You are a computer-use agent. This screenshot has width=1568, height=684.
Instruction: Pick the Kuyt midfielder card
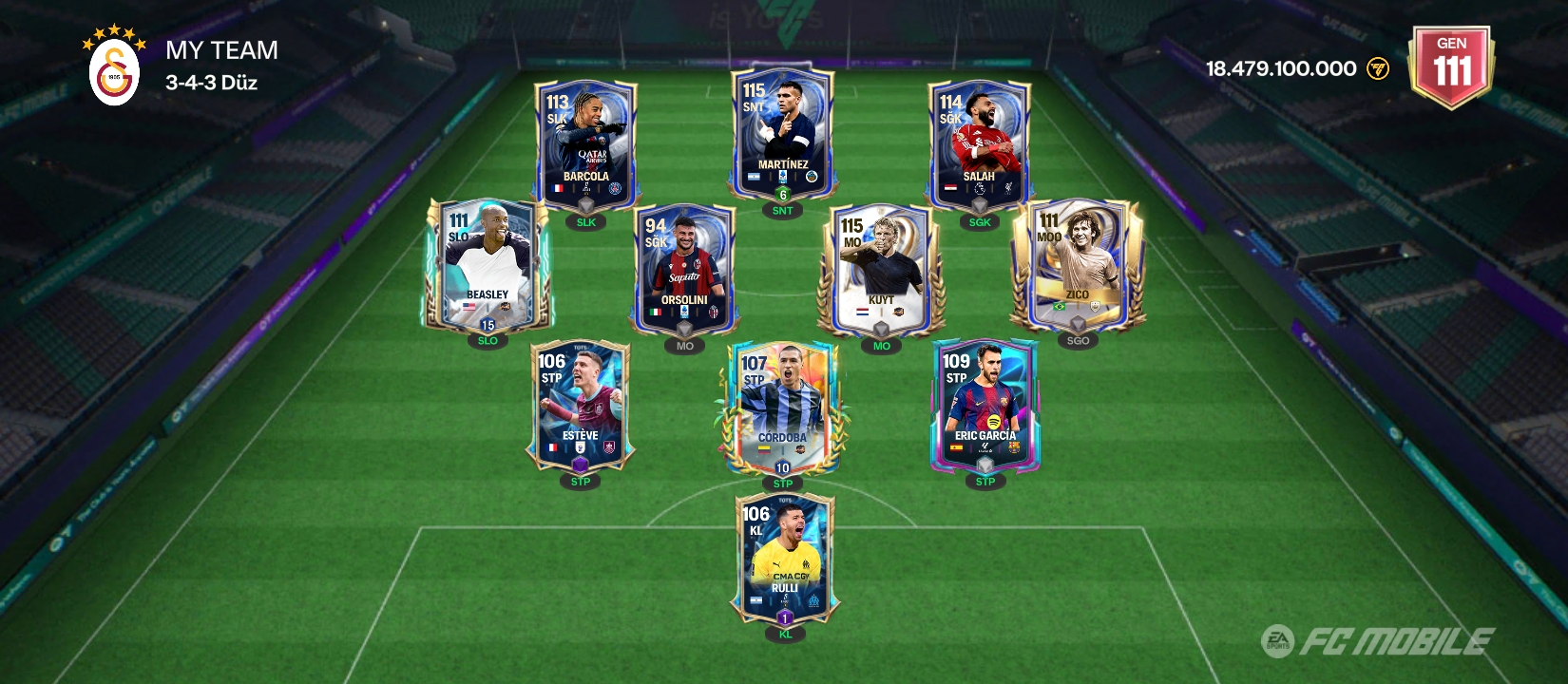point(881,269)
